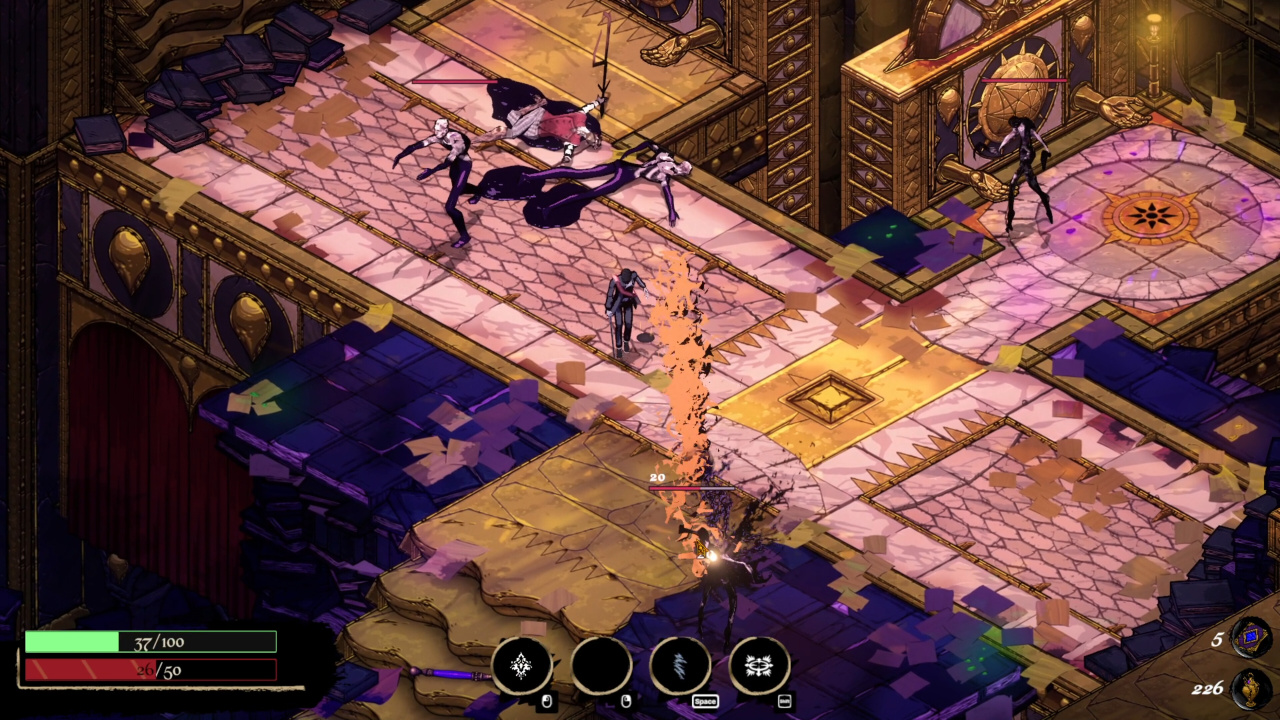Select the empty black ability slot
1280x720 pixels.
601,665
